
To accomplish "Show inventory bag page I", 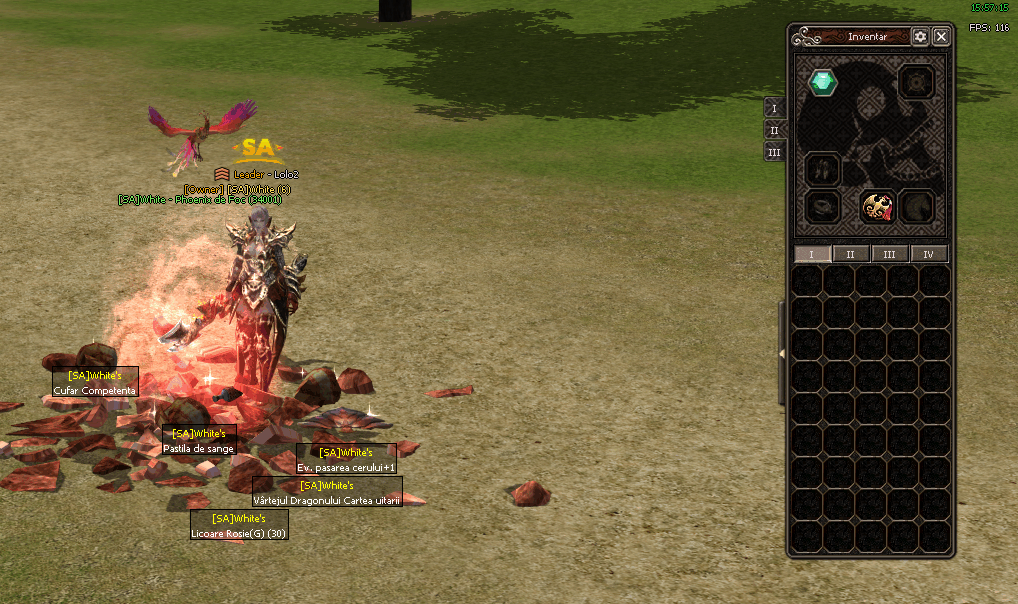I will coord(812,255).
